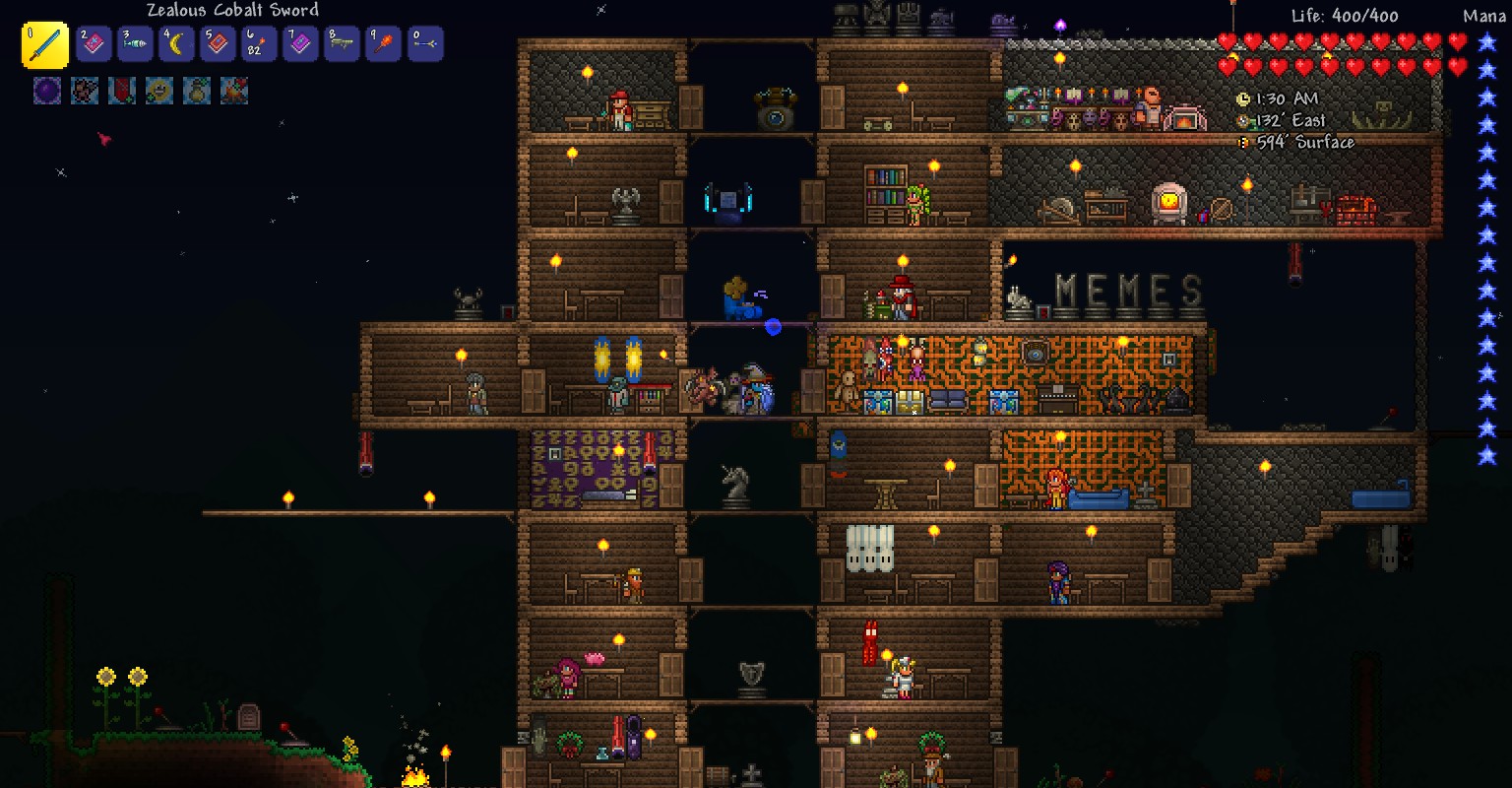Dismiss the Shadow Orb buff icon

pos(46,92)
